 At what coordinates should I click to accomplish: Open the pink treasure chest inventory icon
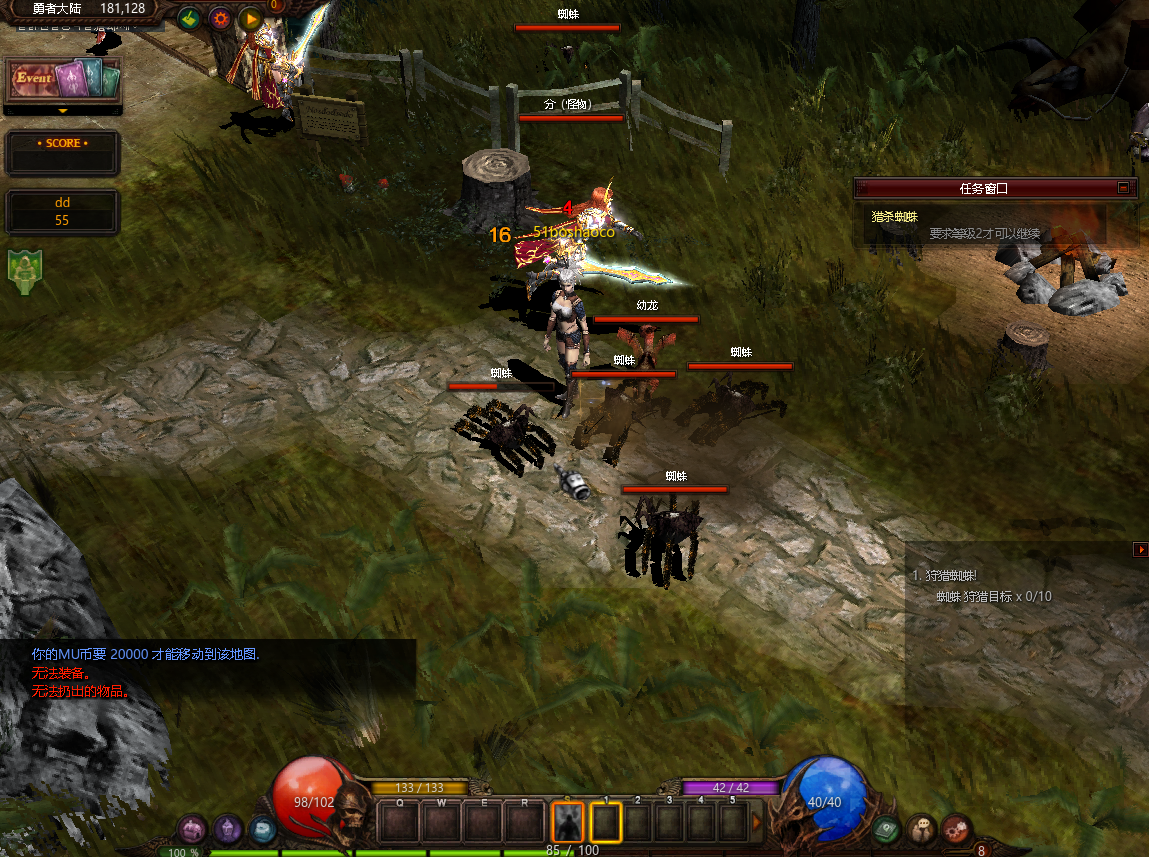[x=193, y=829]
